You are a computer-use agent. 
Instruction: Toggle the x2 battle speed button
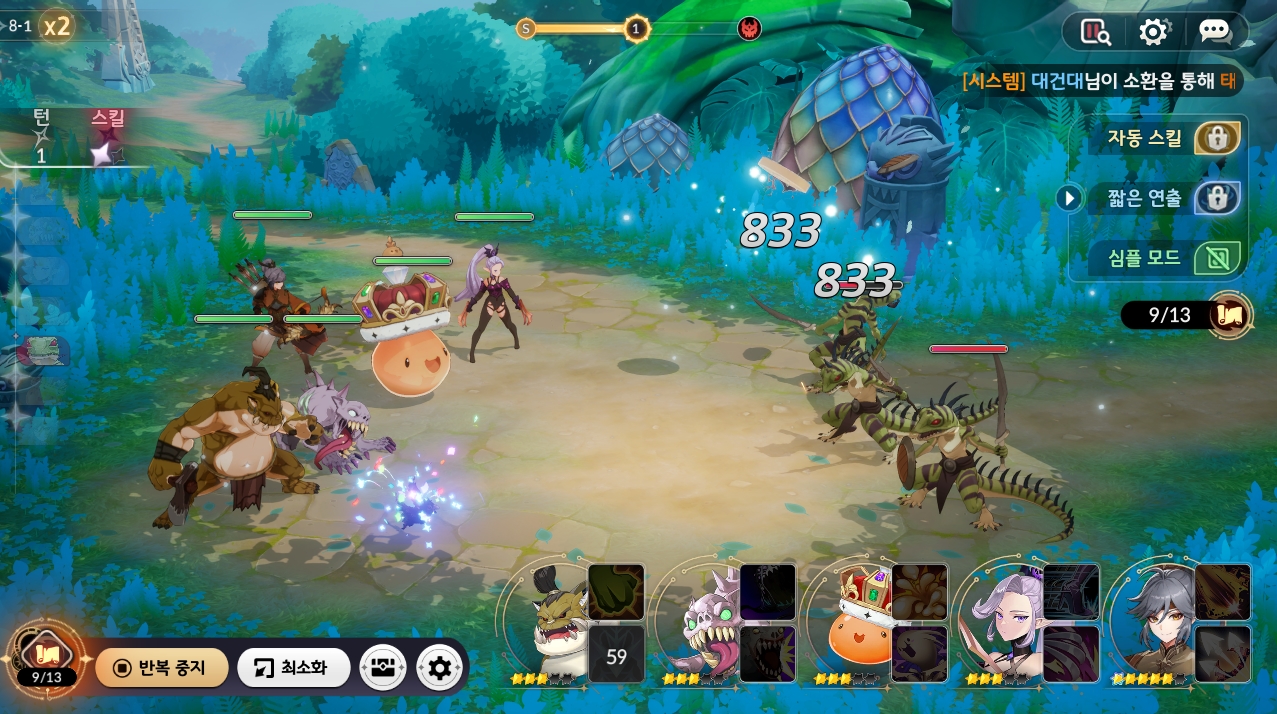tap(58, 26)
